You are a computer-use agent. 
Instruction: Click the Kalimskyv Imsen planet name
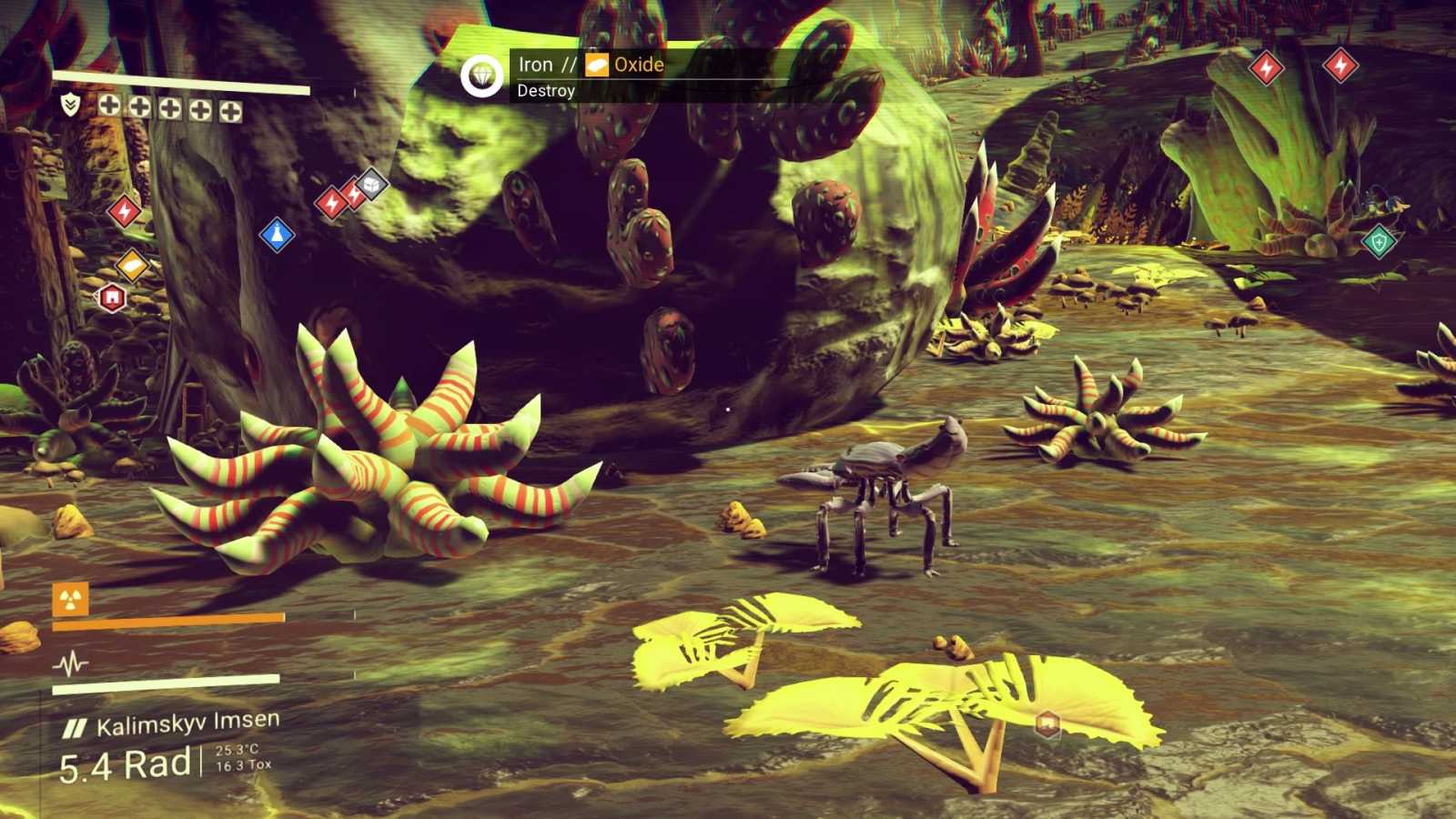[187, 724]
